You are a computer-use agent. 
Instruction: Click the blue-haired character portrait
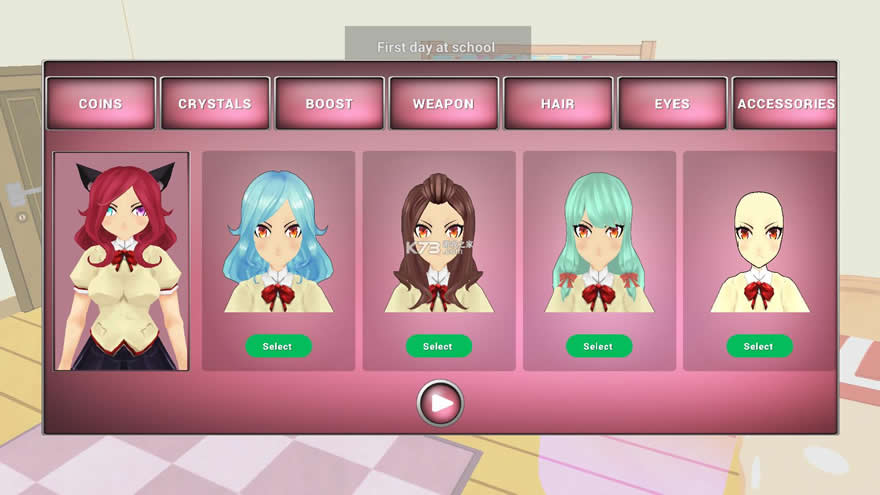click(x=278, y=242)
